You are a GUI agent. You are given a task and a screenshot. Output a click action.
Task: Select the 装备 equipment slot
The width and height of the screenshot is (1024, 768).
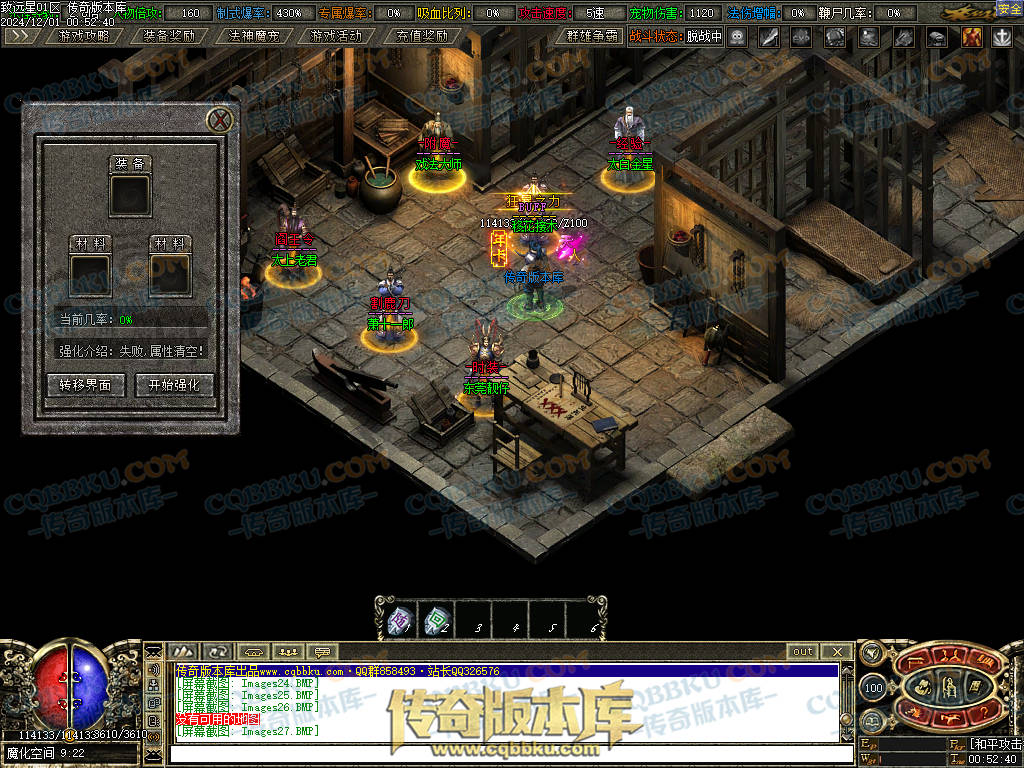click(130, 193)
